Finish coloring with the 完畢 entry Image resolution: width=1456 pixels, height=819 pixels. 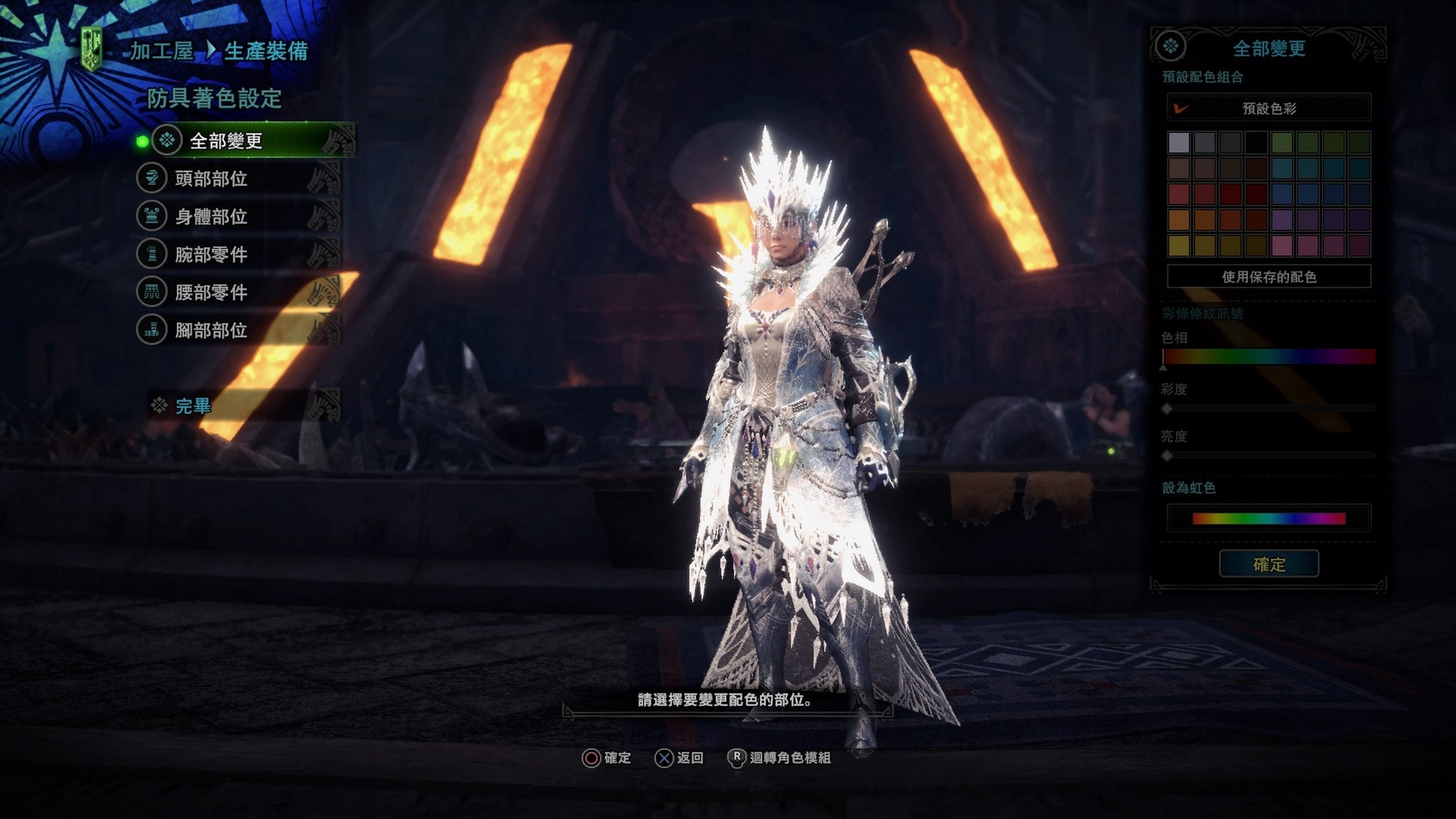[193, 406]
